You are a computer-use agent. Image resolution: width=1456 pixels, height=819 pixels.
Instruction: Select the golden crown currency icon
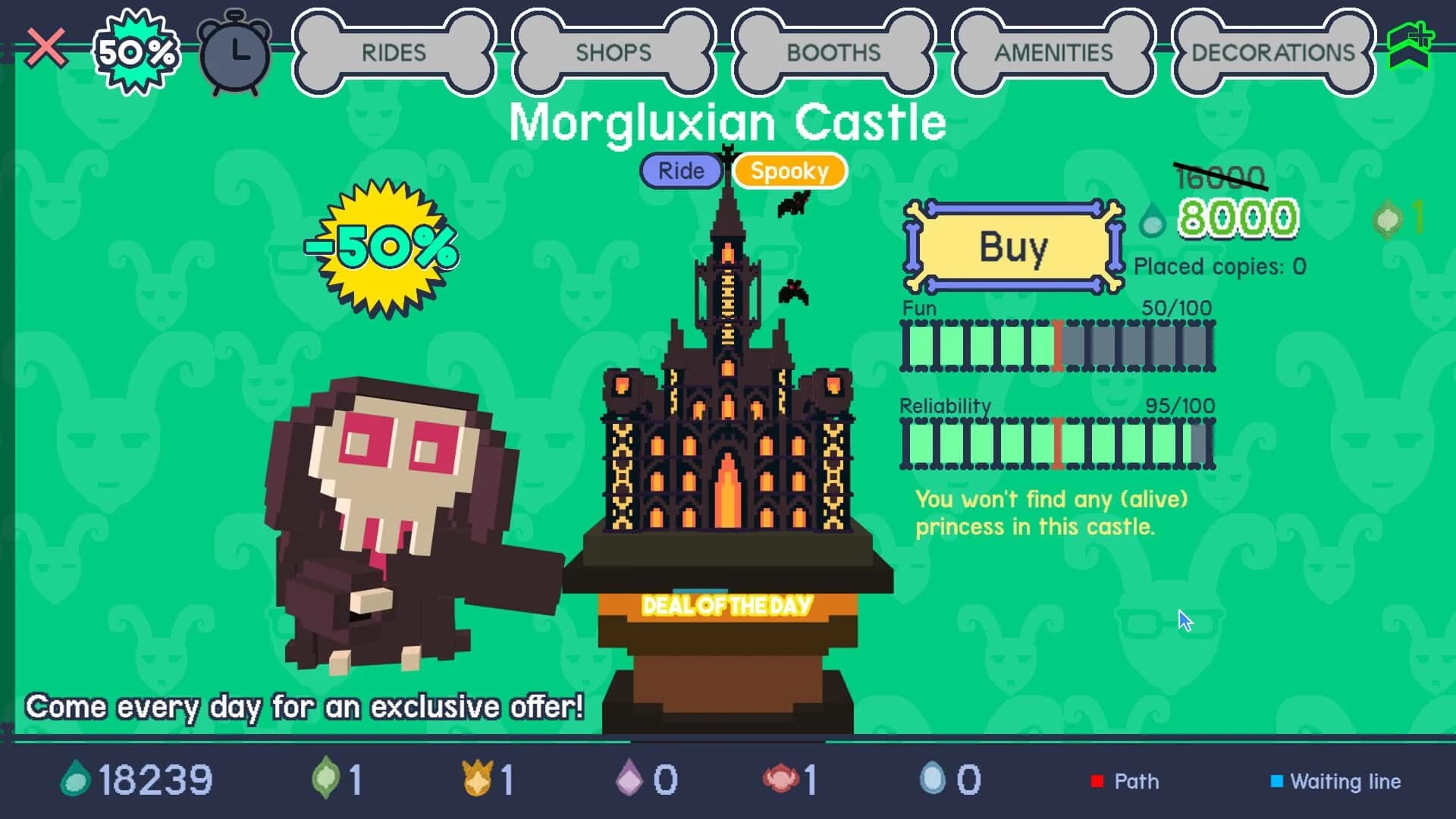(x=478, y=778)
